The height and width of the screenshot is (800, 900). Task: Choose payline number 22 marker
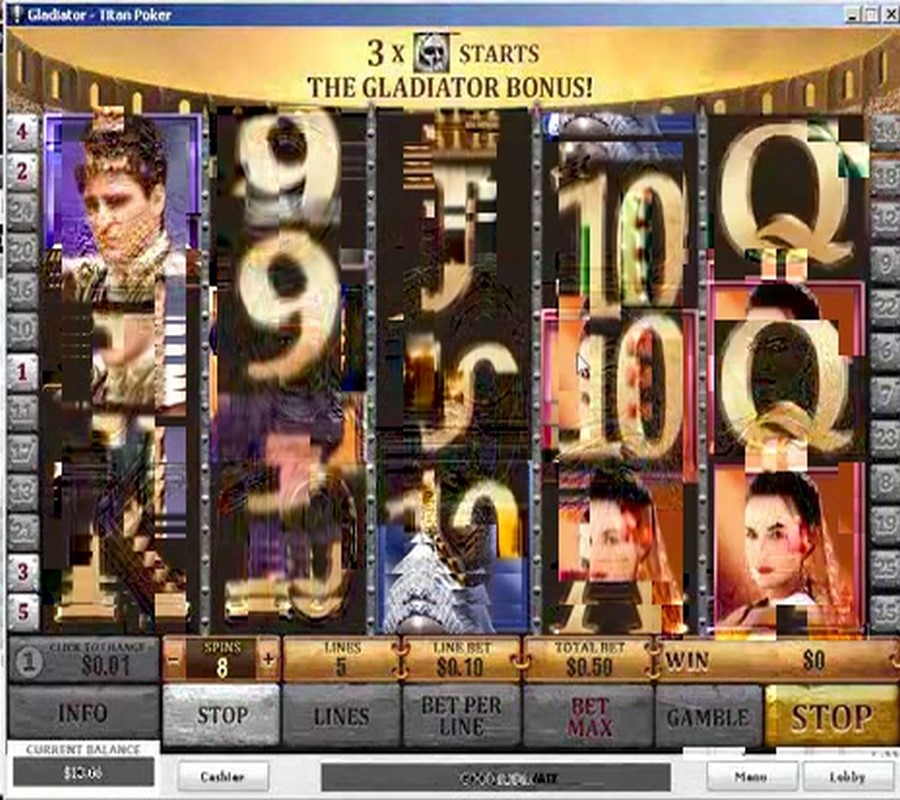(884, 306)
